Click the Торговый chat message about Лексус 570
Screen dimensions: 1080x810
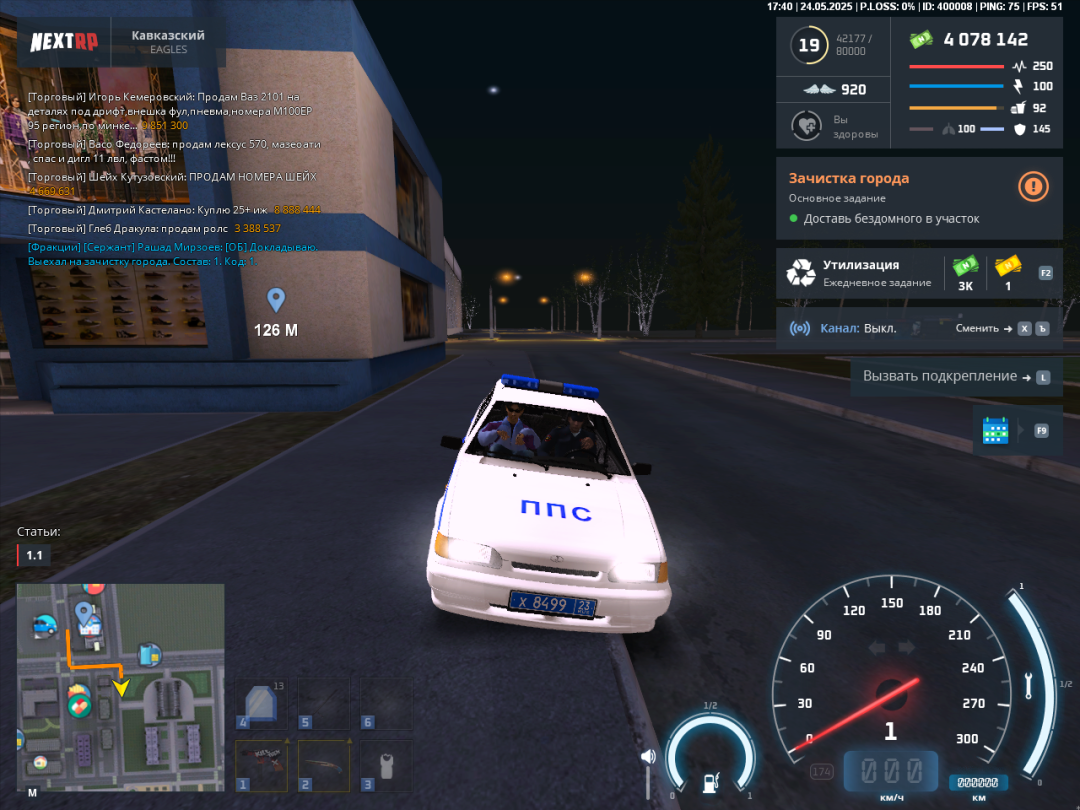point(175,151)
